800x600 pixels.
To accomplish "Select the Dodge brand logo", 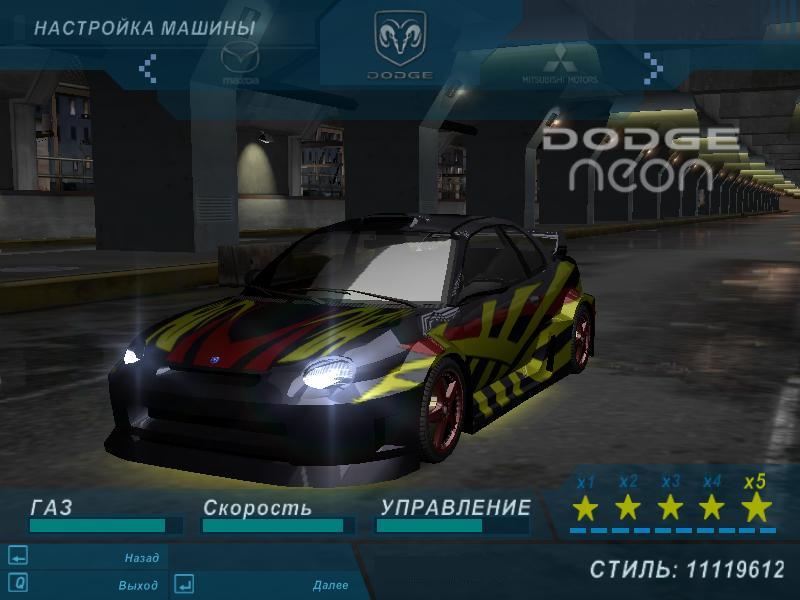I will pos(399,45).
